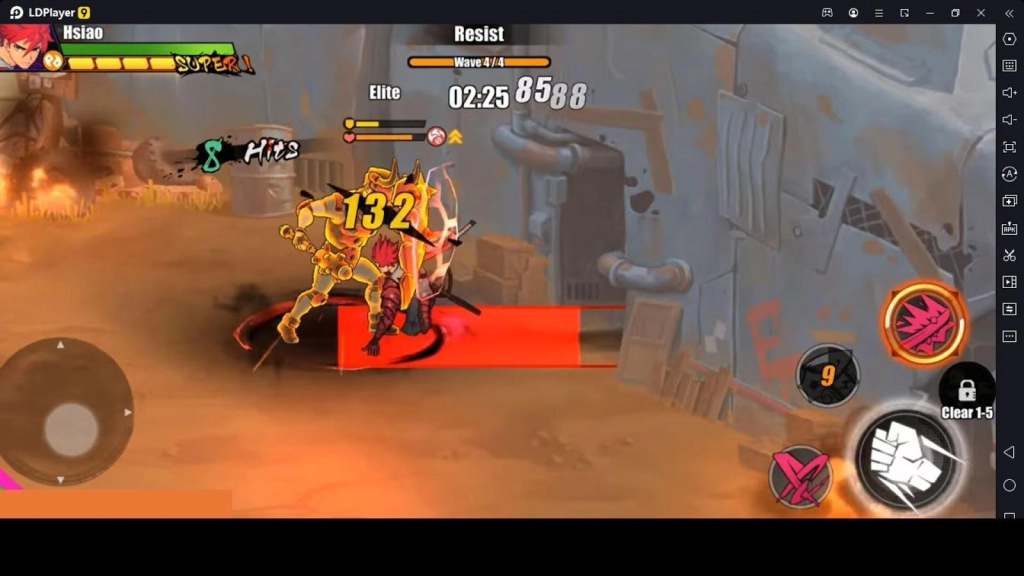The height and width of the screenshot is (576, 1024).
Task: Tap the locked Clear 1-5 skill
Action: click(966, 391)
